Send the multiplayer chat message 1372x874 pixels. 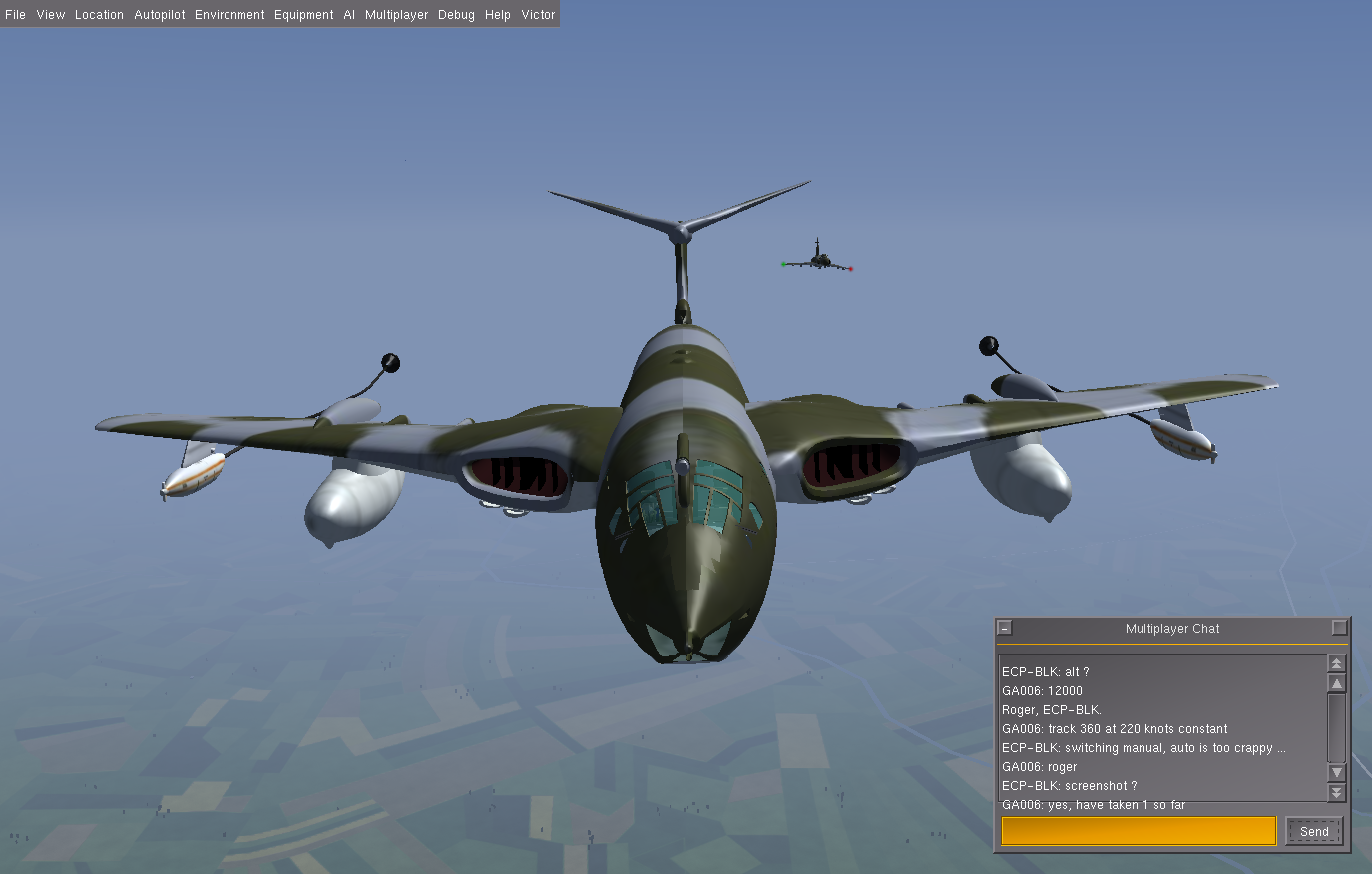tap(1314, 831)
